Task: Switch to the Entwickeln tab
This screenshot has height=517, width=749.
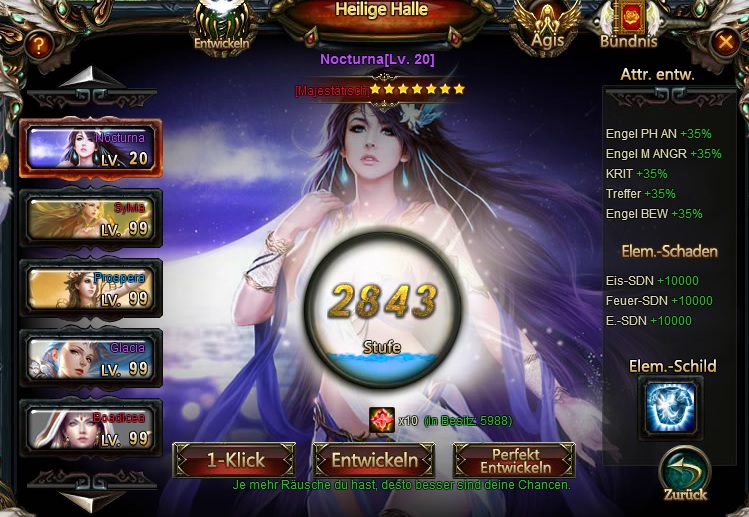Action: pyautogui.click(x=221, y=24)
